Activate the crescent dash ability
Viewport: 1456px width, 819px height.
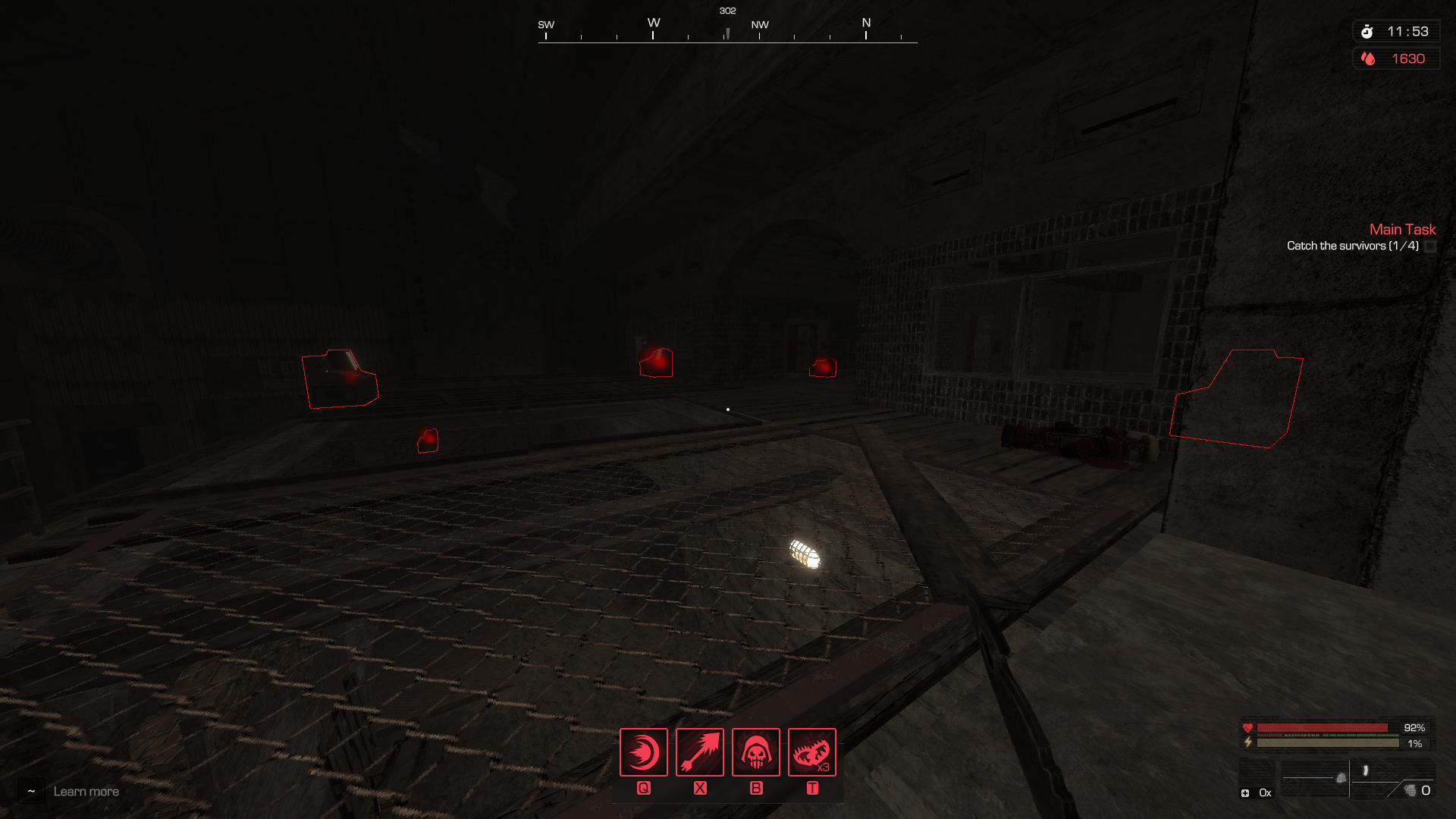click(x=643, y=752)
